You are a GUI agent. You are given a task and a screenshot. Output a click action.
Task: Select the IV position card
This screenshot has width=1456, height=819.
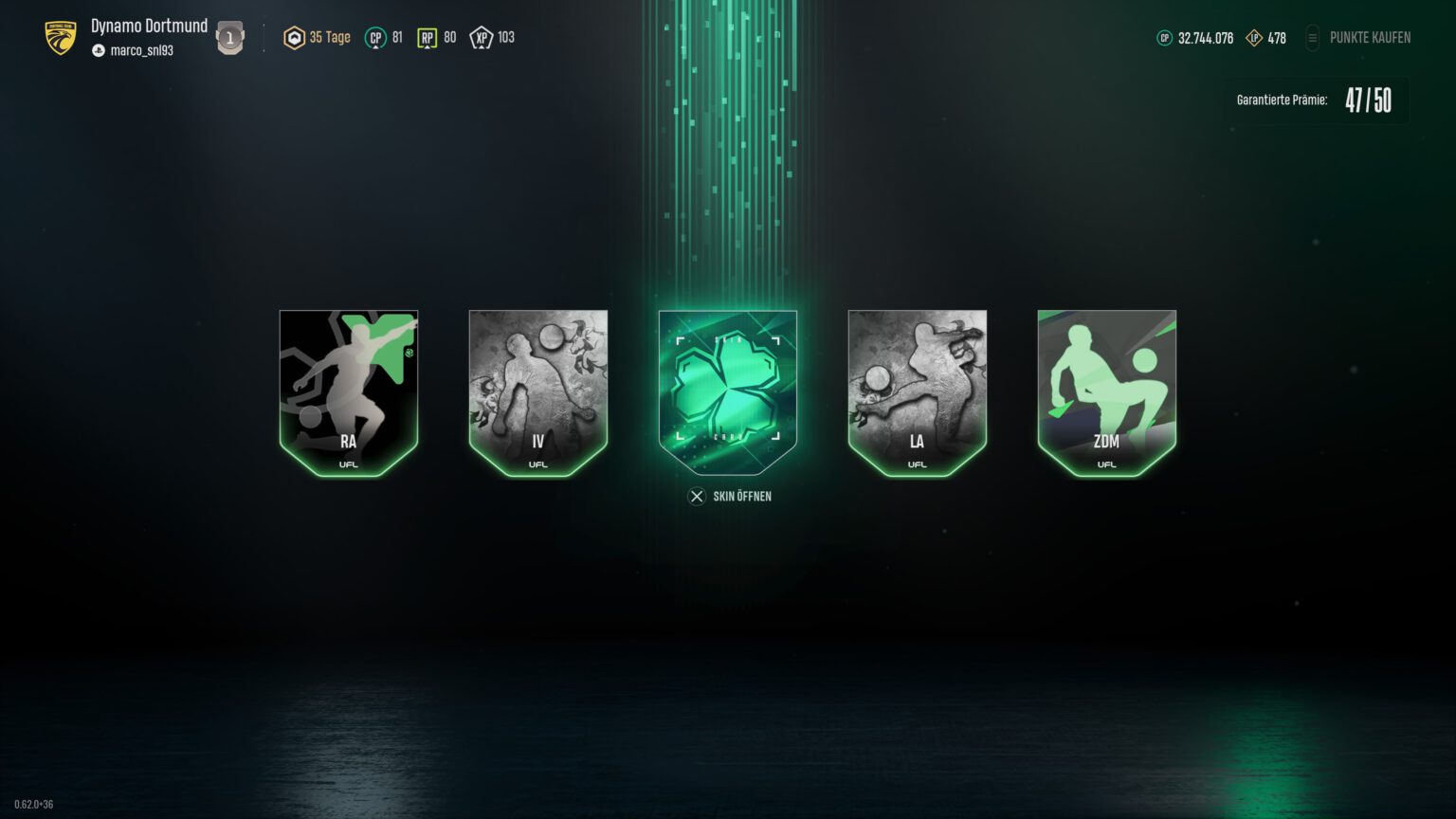click(537, 391)
